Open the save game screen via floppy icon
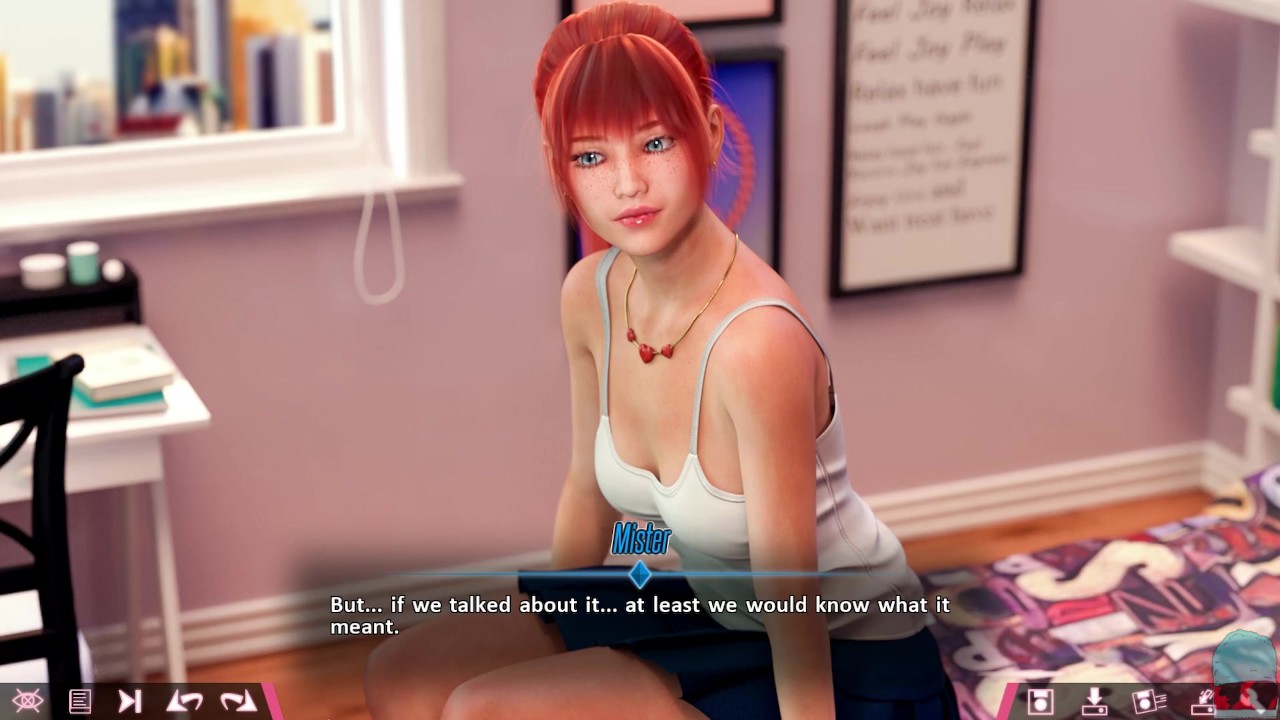 click(1041, 701)
